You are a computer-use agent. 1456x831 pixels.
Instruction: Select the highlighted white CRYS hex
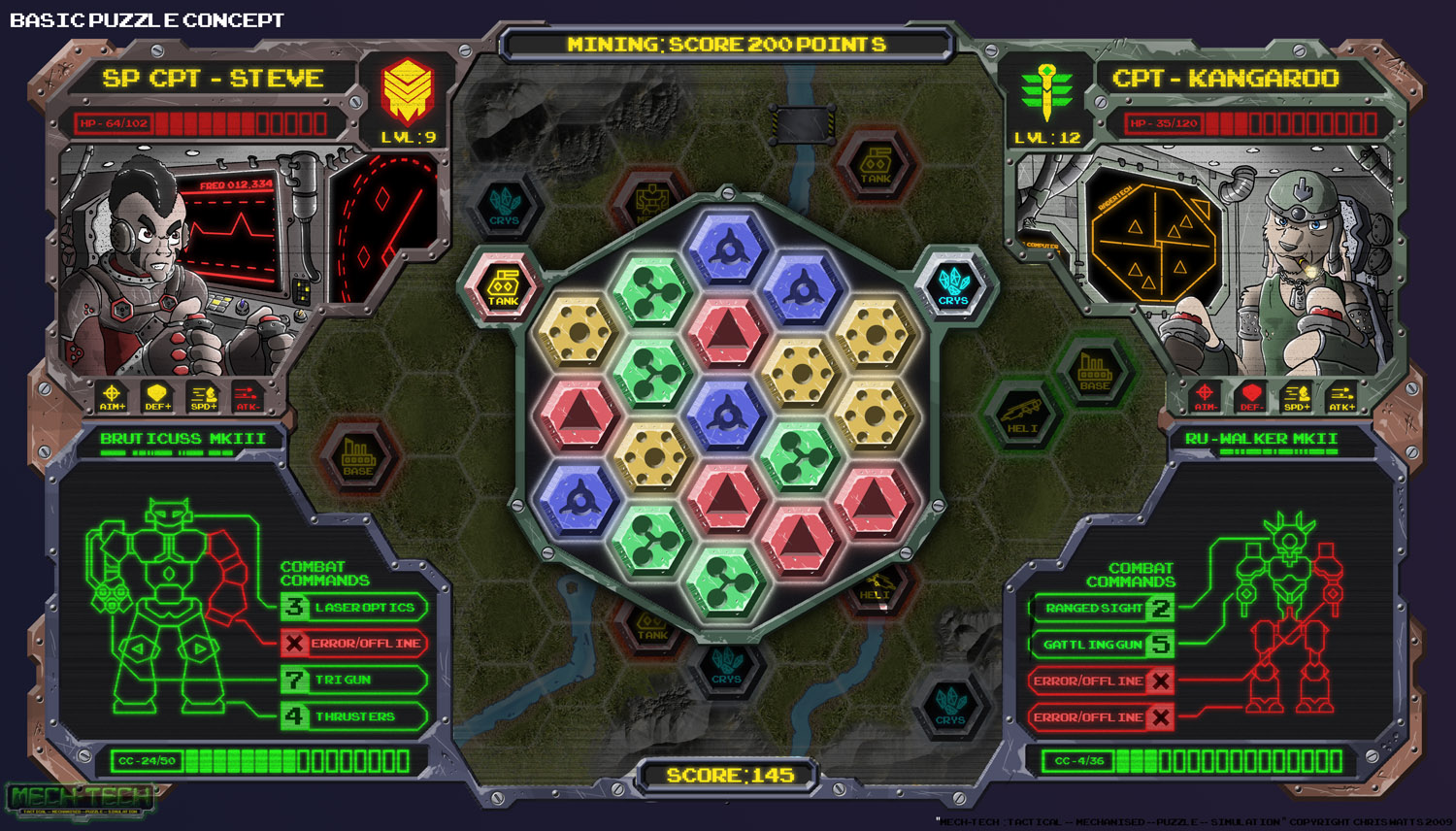[953, 285]
